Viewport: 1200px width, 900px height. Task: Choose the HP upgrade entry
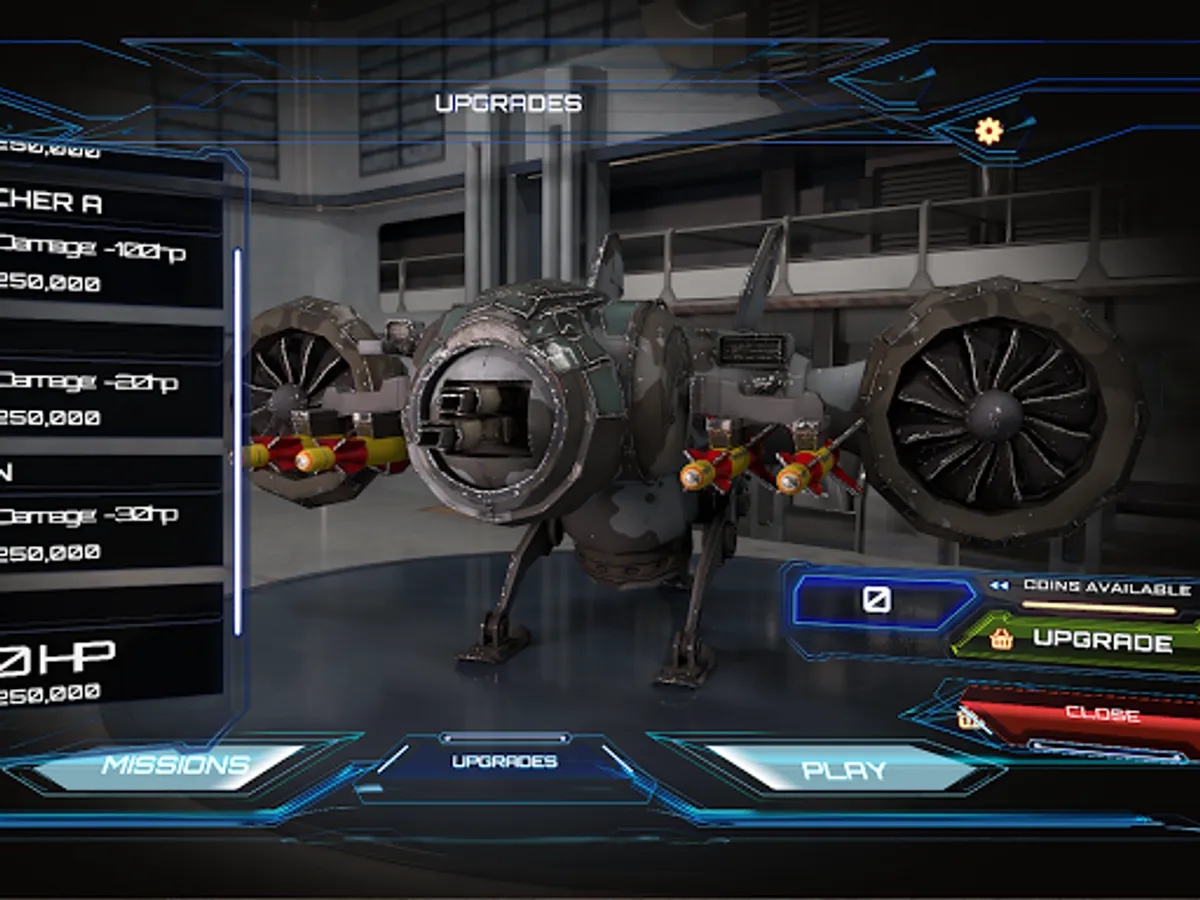pos(100,672)
